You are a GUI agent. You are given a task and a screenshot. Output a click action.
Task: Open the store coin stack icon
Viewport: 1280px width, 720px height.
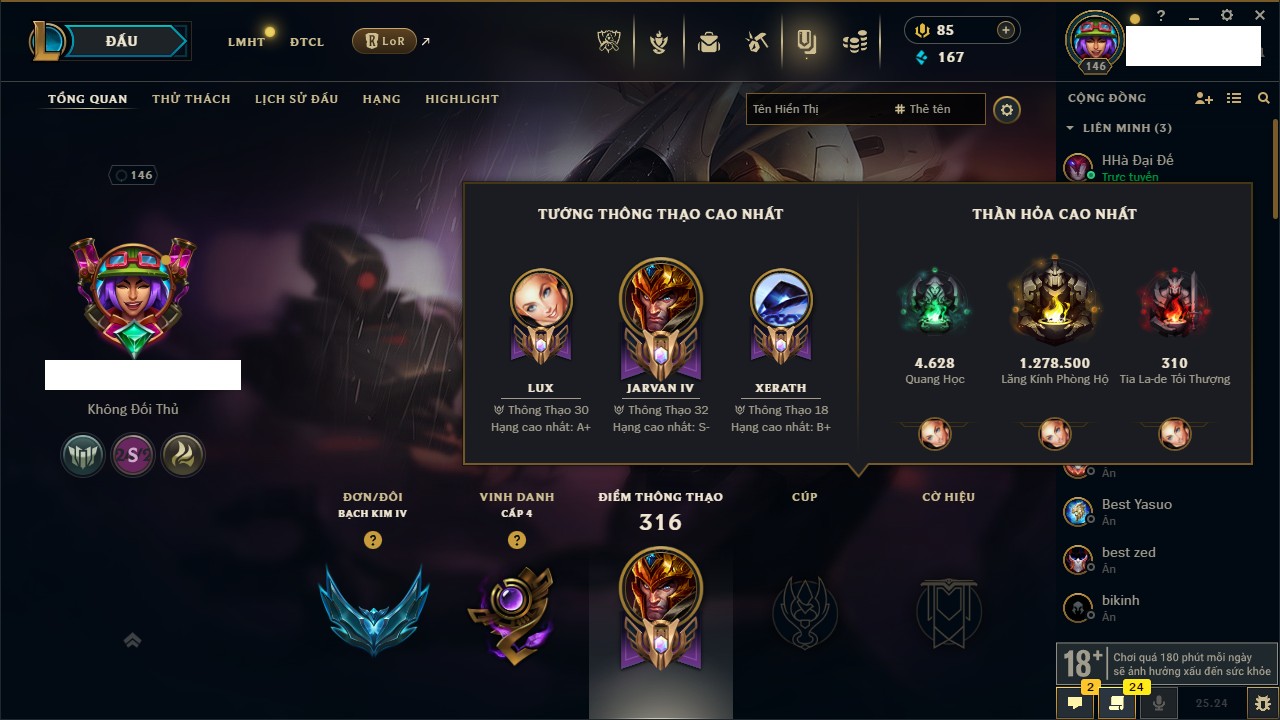point(854,42)
